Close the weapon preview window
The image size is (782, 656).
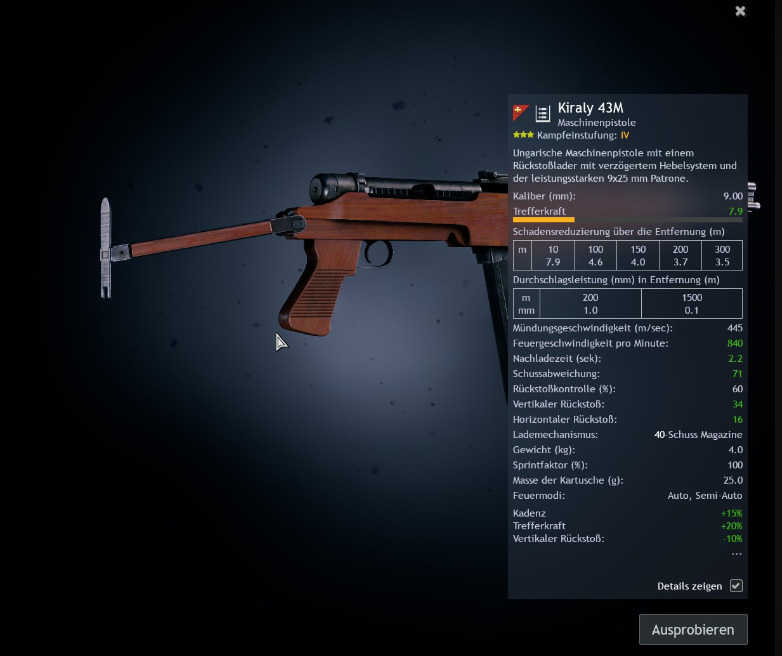(741, 11)
